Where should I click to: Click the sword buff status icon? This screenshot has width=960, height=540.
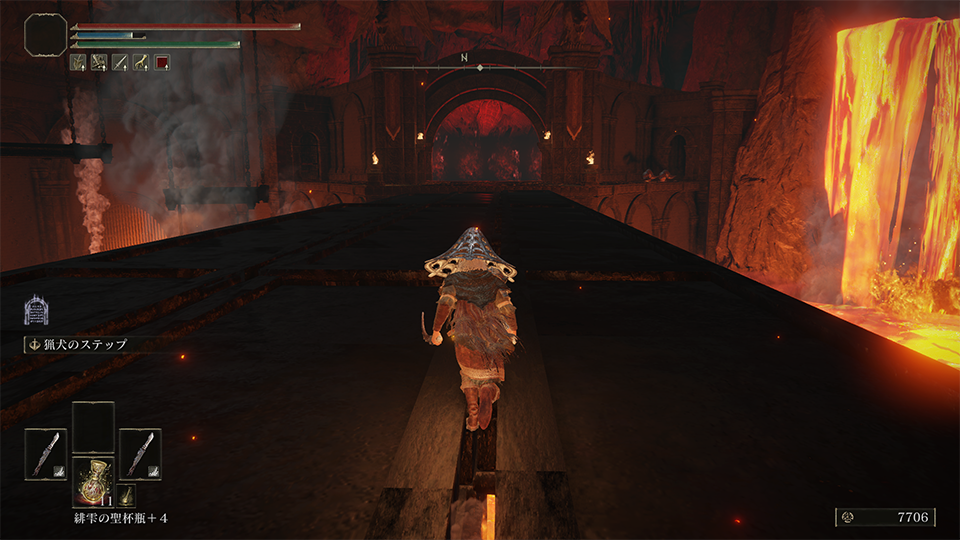(120, 62)
